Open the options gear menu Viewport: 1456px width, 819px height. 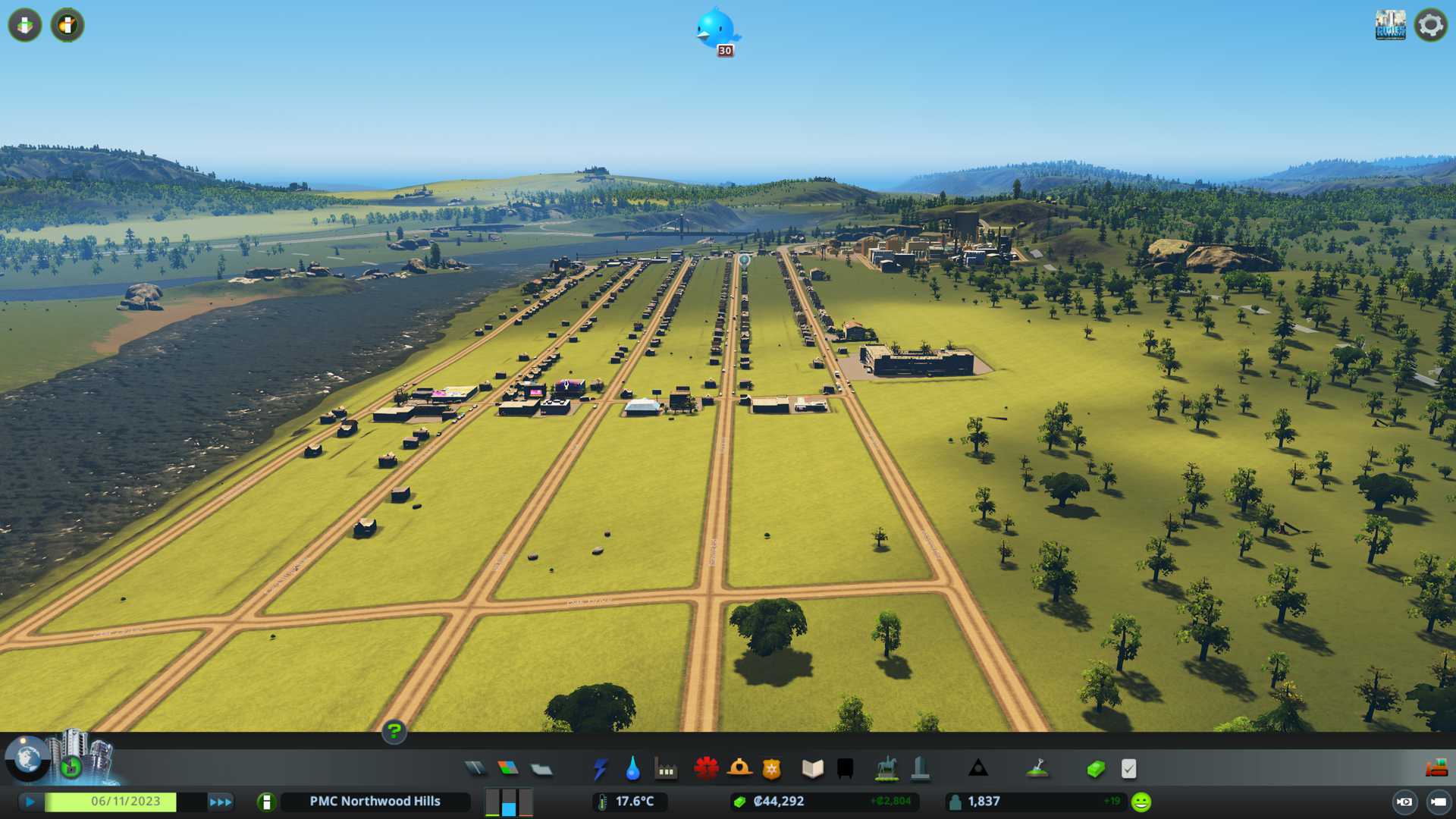coord(1430,26)
